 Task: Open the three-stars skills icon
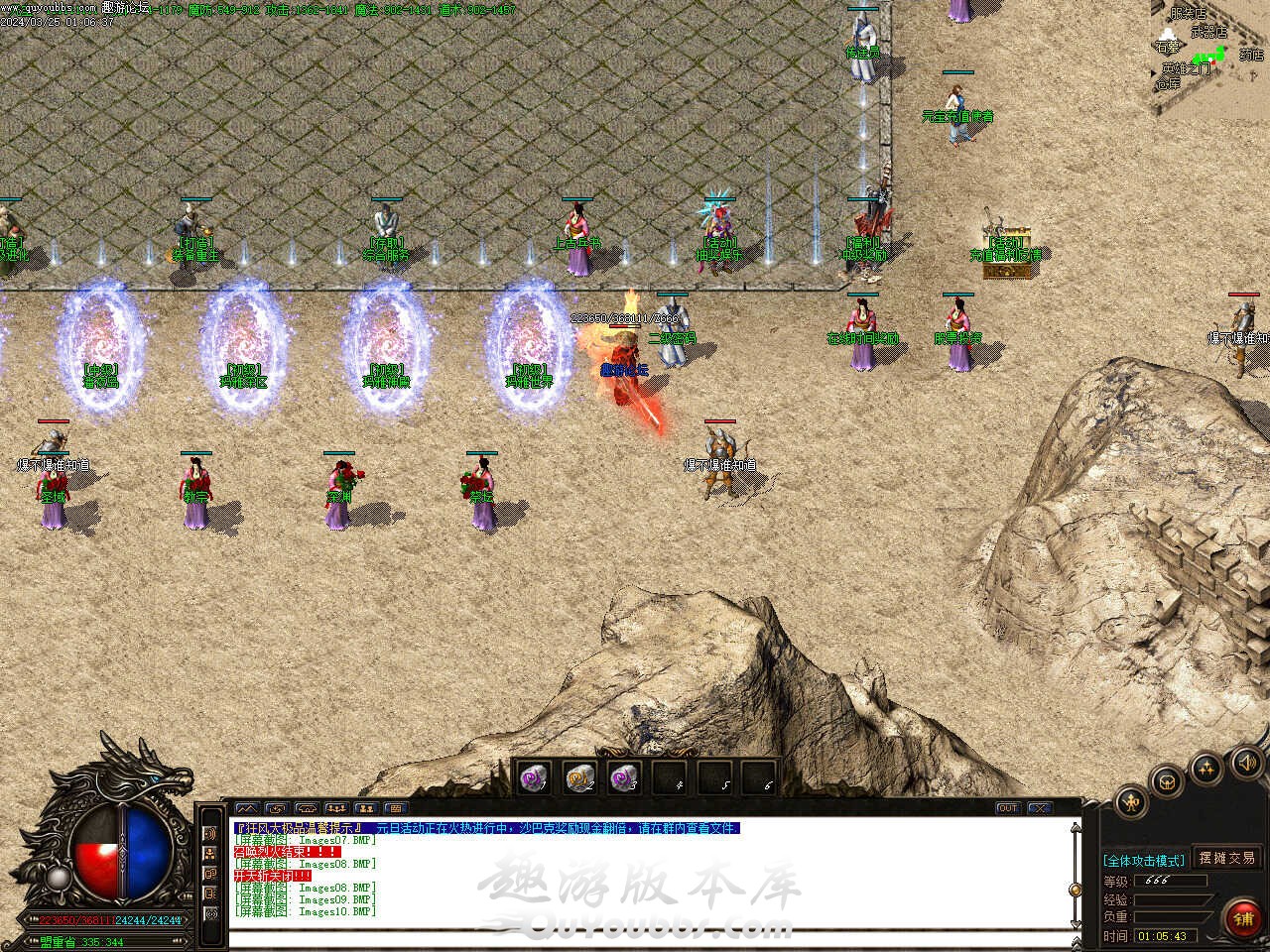tap(1206, 770)
